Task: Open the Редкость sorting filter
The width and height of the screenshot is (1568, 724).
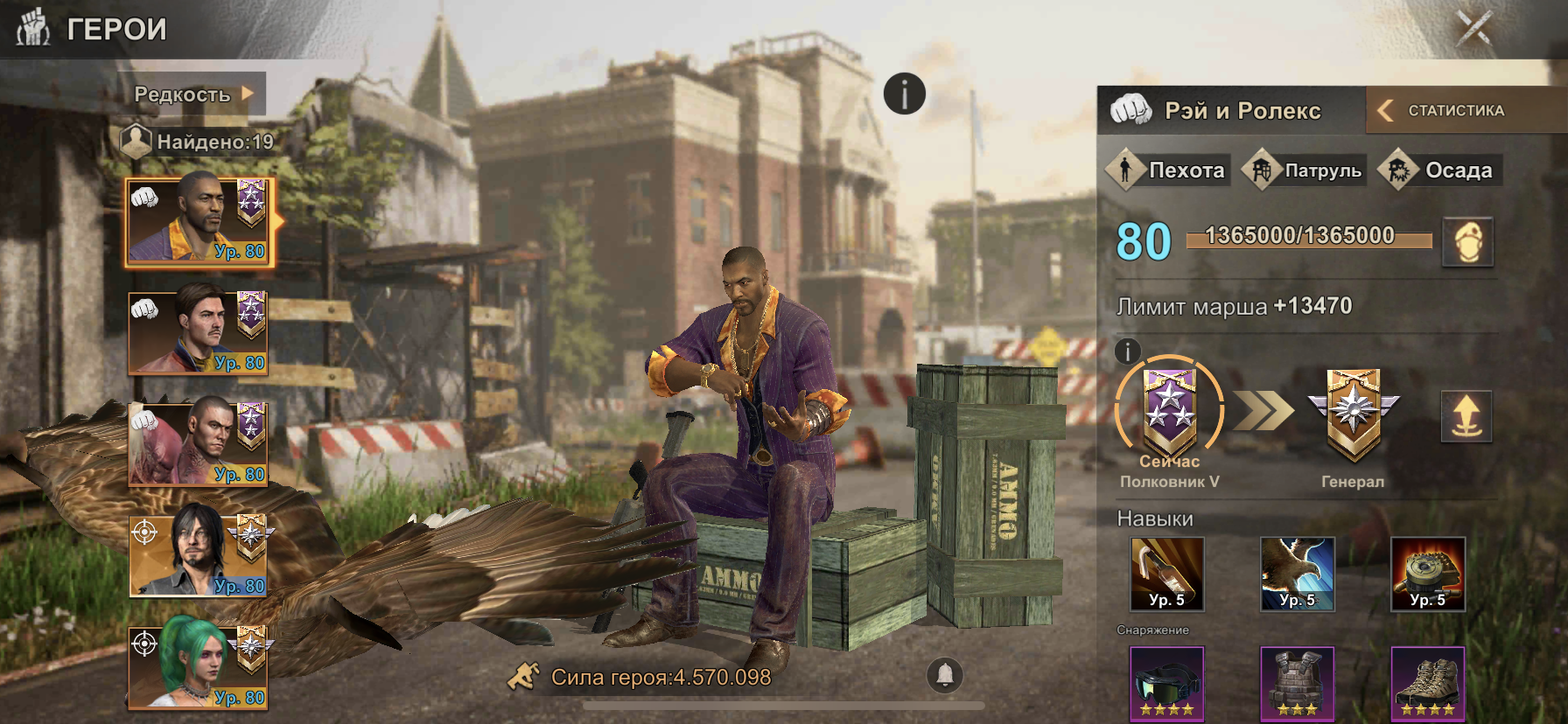Action: pyautogui.click(x=194, y=94)
